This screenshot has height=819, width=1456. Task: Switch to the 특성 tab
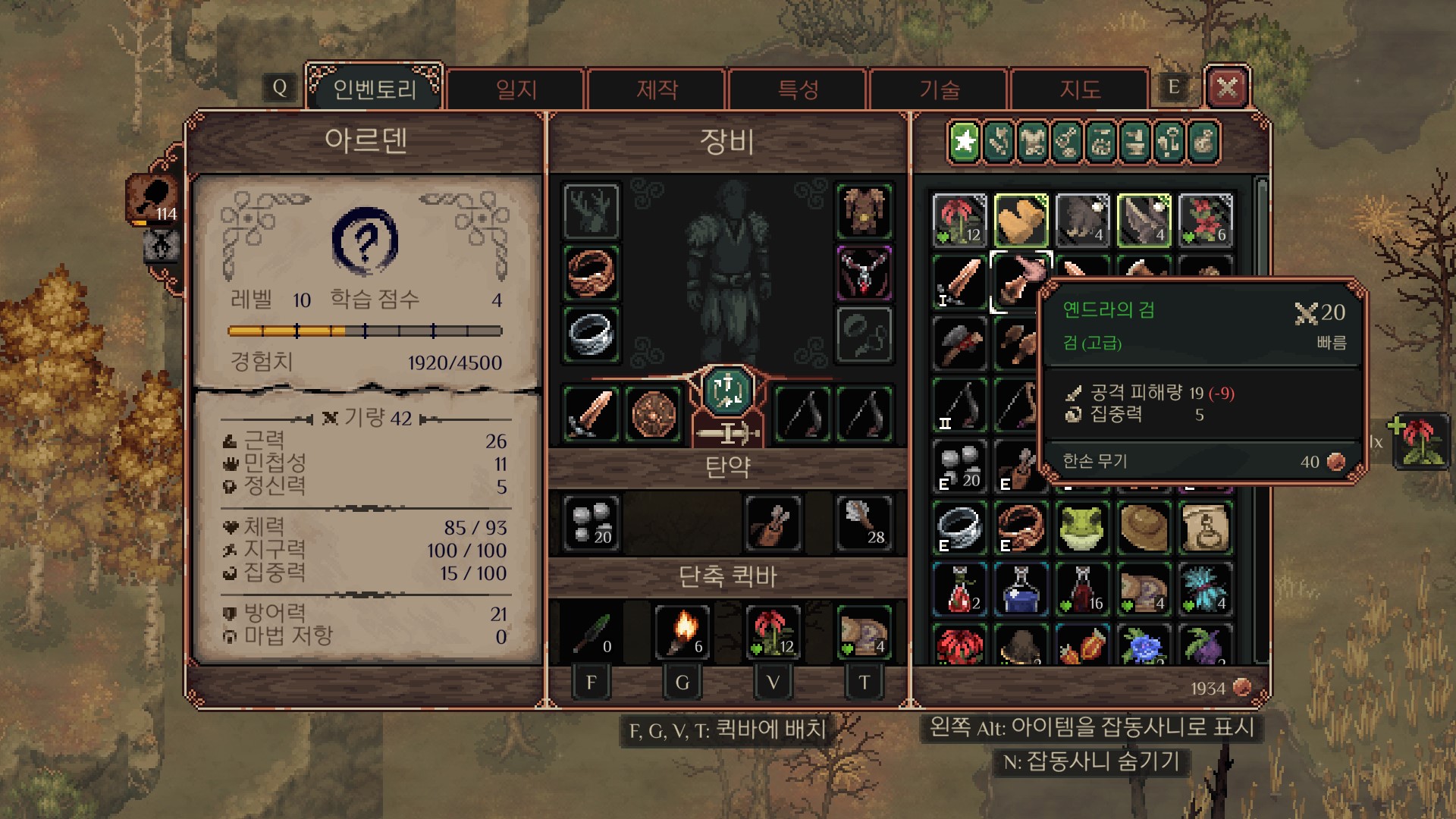tap(798, 89)
